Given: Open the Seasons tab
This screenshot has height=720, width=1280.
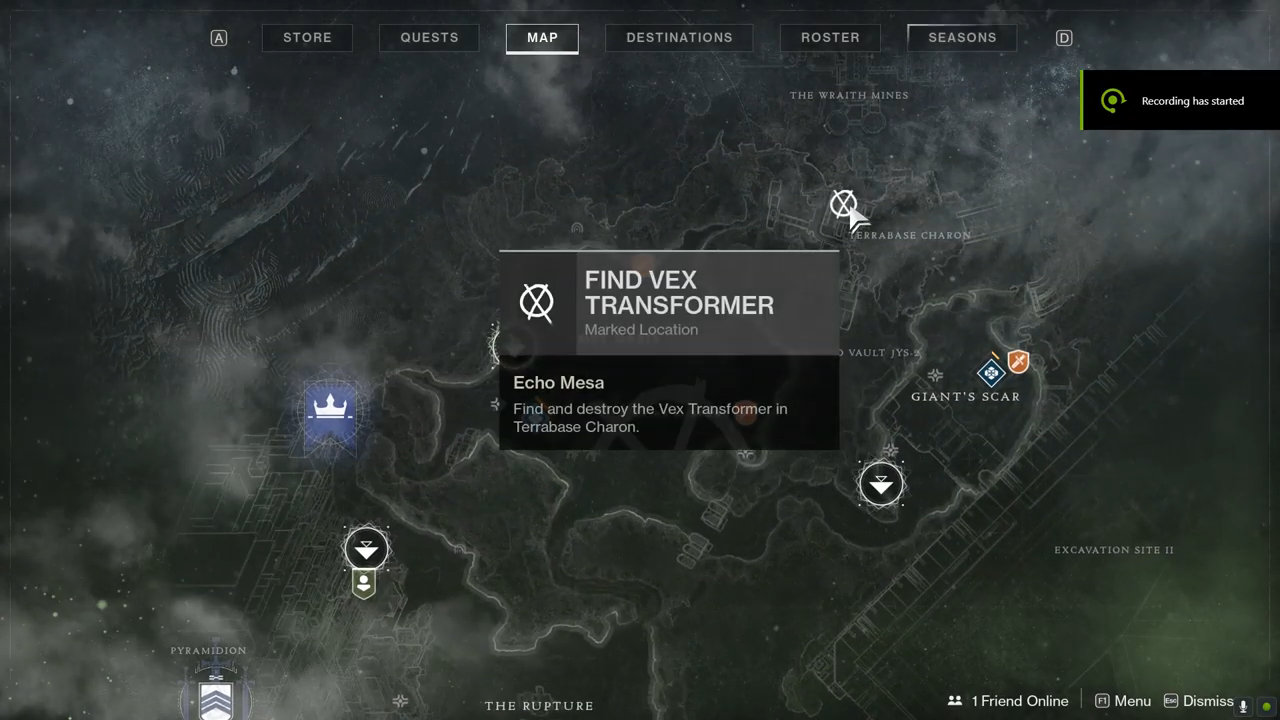Looking at the screenshot, I should tap(962, 38).
